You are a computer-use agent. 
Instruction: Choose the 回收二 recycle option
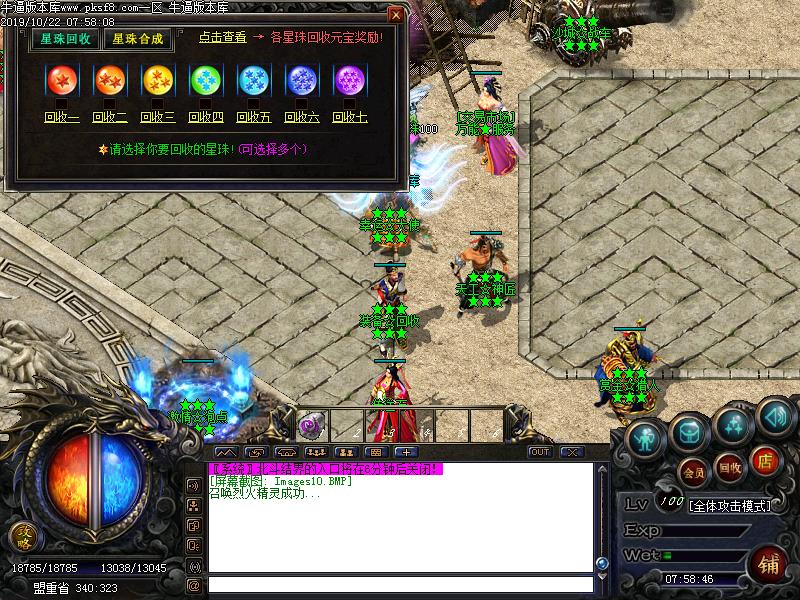[x=109, y=118]
